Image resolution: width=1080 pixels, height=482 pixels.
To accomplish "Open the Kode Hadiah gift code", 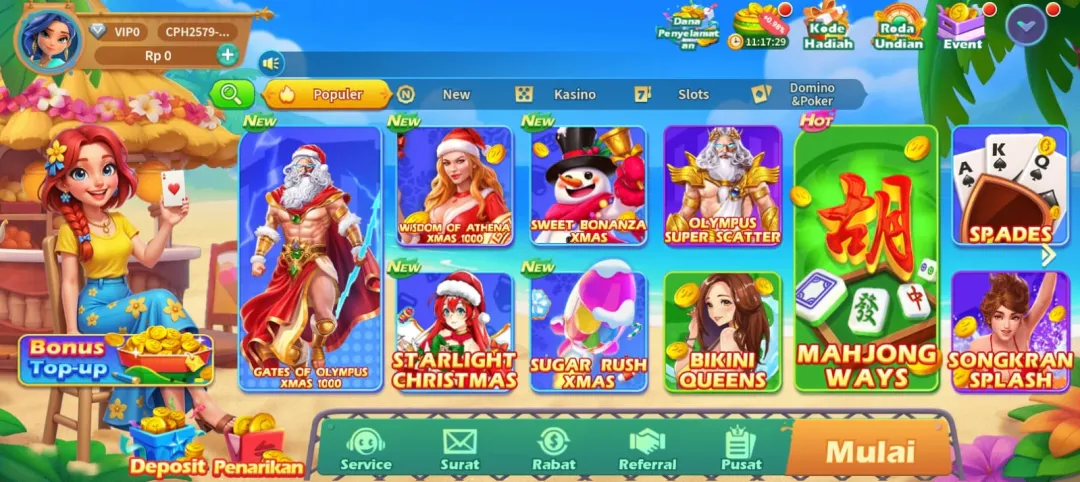I will 829,27.
